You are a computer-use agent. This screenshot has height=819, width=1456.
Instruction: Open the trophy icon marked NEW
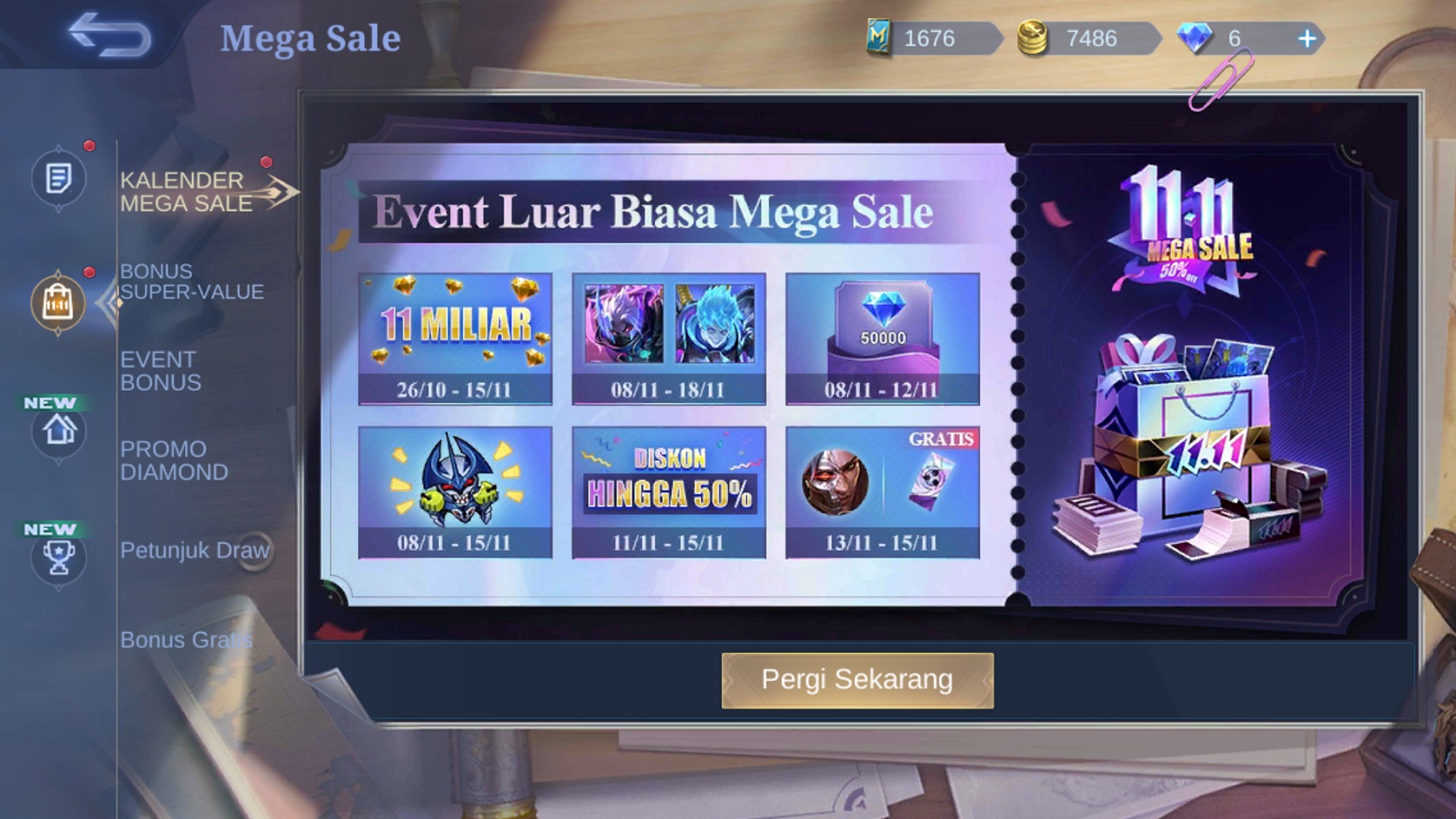coord(57,559)
